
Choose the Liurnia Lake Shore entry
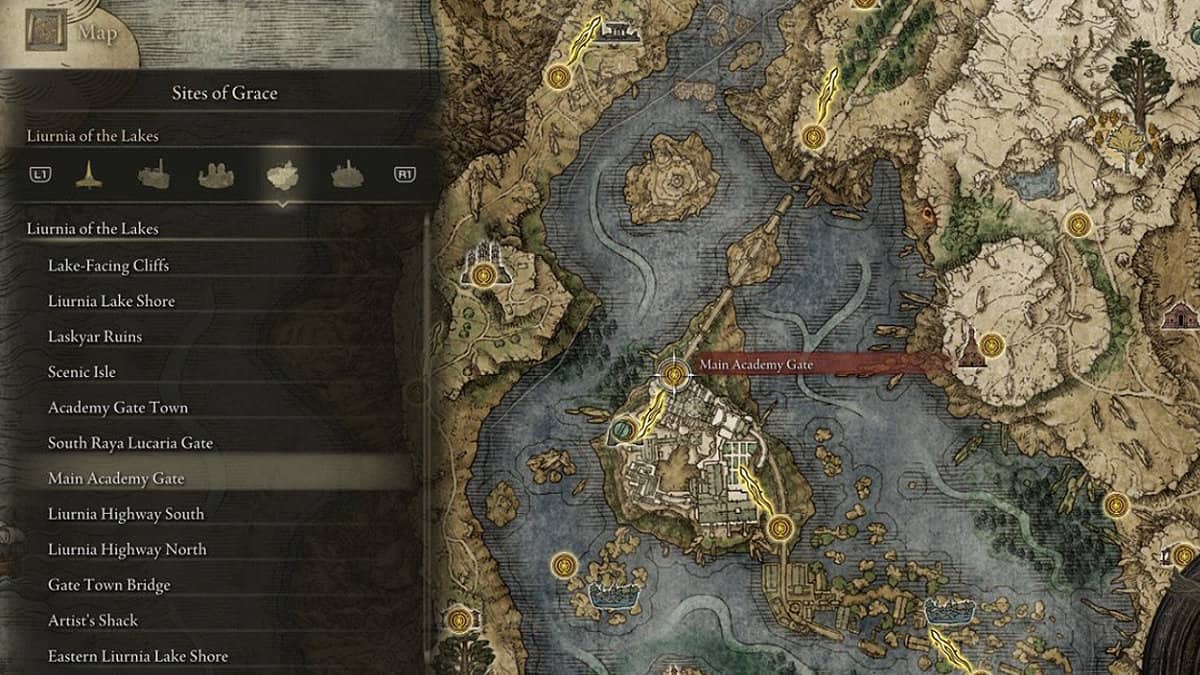111,301
